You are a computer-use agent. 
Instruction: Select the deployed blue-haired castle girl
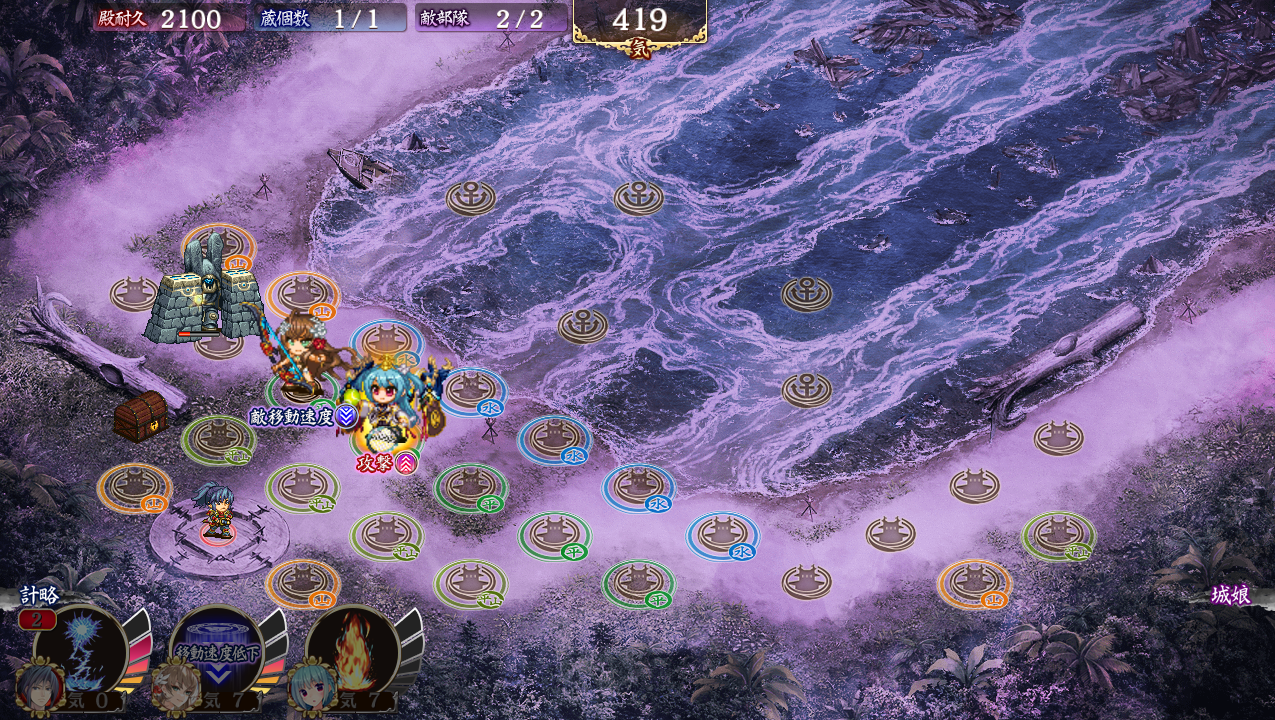pyautogui.click(x=387, y=405)
